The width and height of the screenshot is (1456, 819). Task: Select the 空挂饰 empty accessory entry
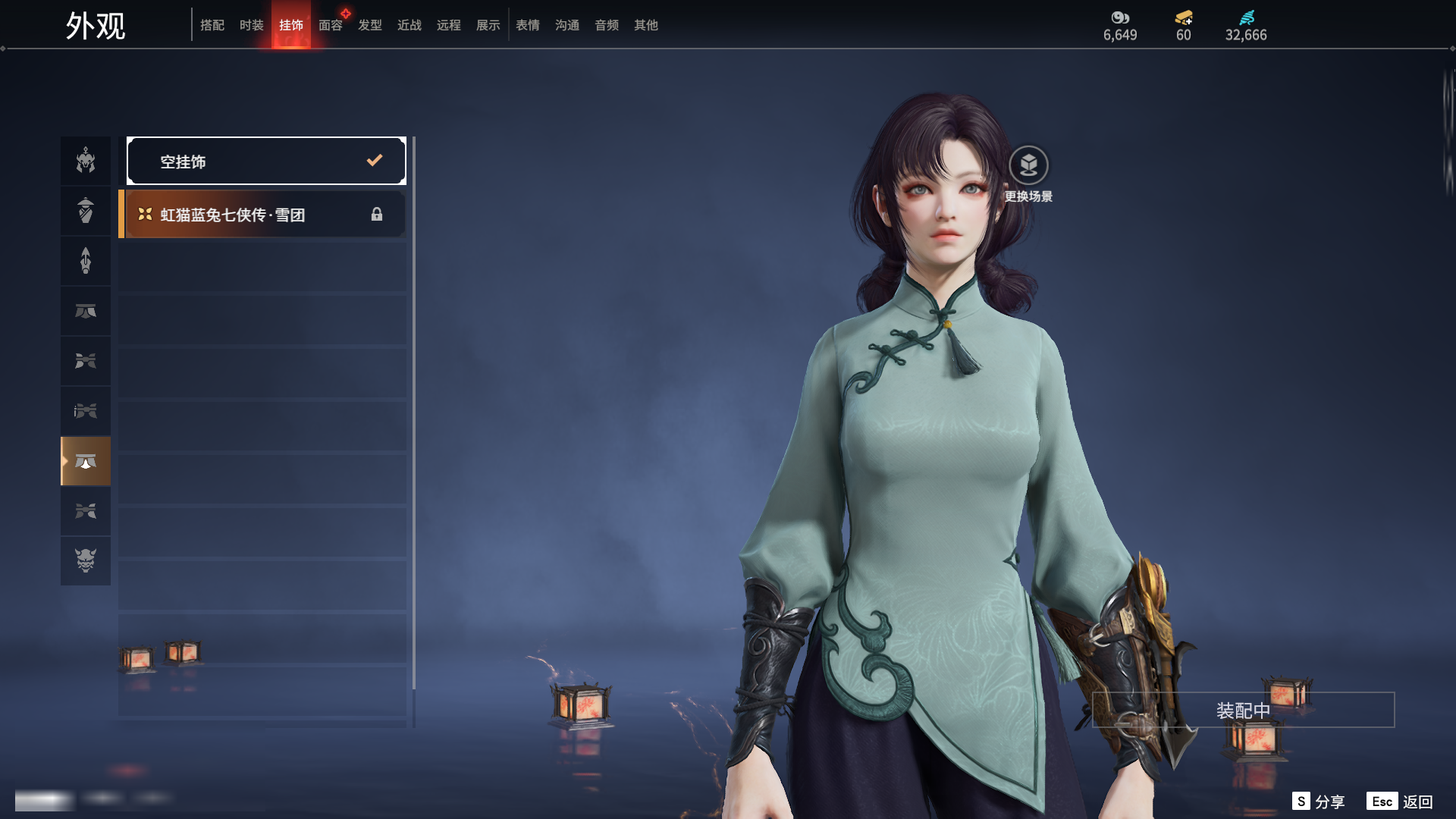pyautogui.click(x=265, y=161)
